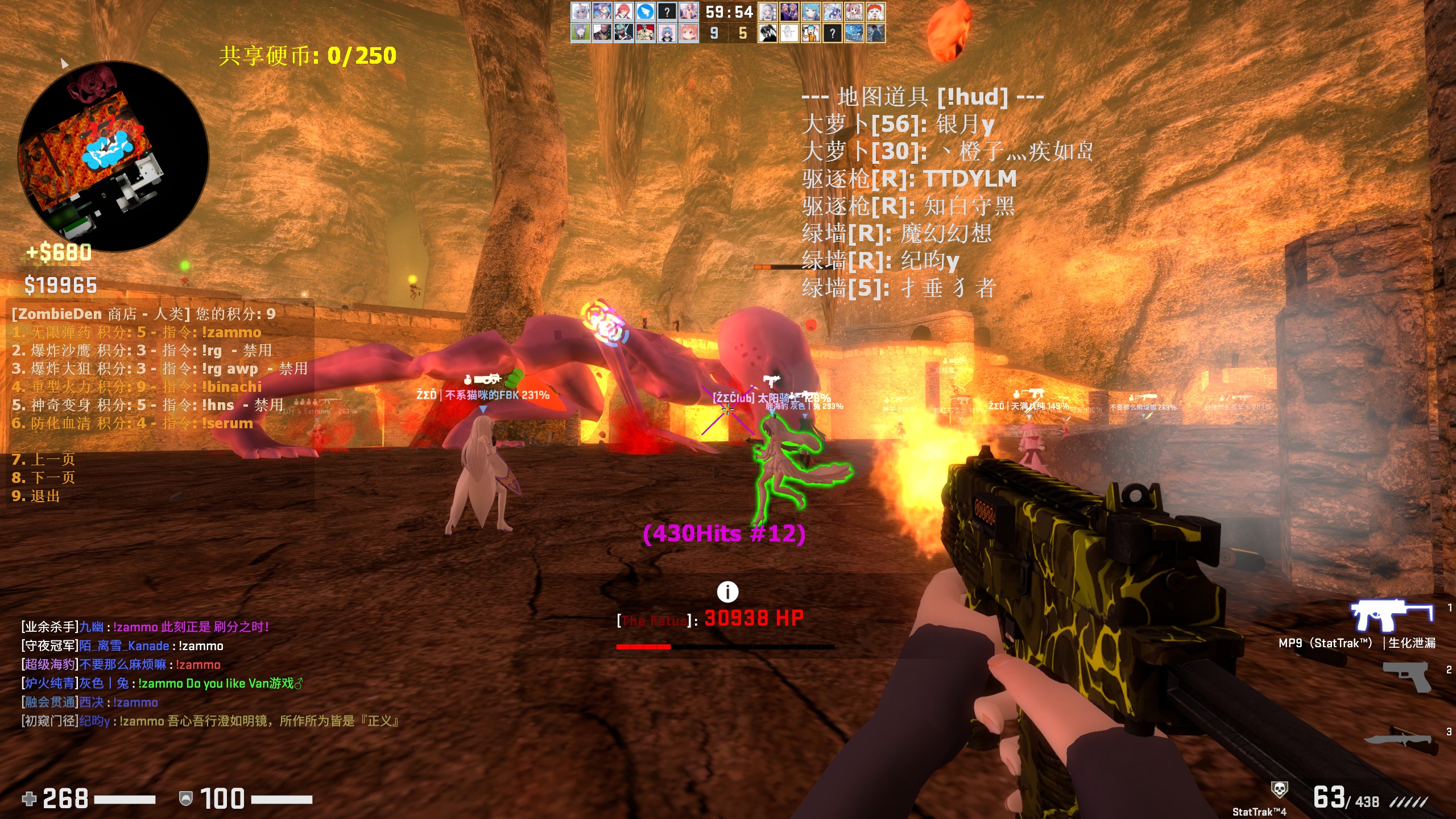Click the info icon above boss HP
The height and width of the screenshot is (819, 1456).
tap(727, 592)
